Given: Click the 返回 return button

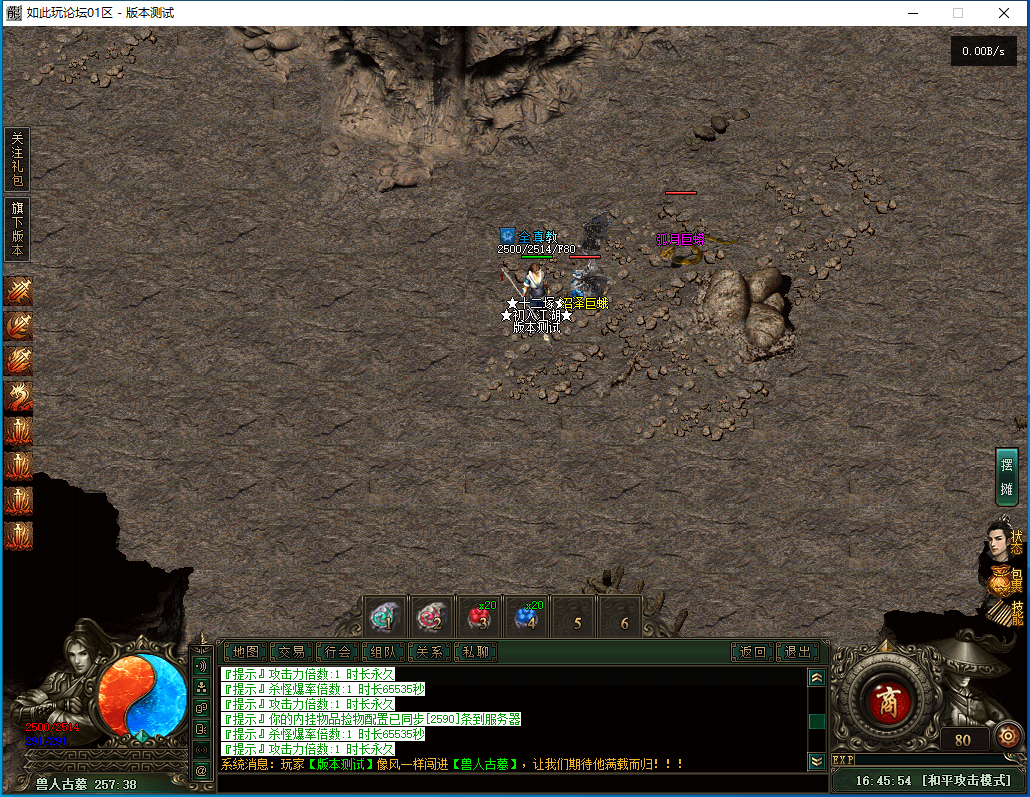Looking at the screenshot, I should 752,652.
